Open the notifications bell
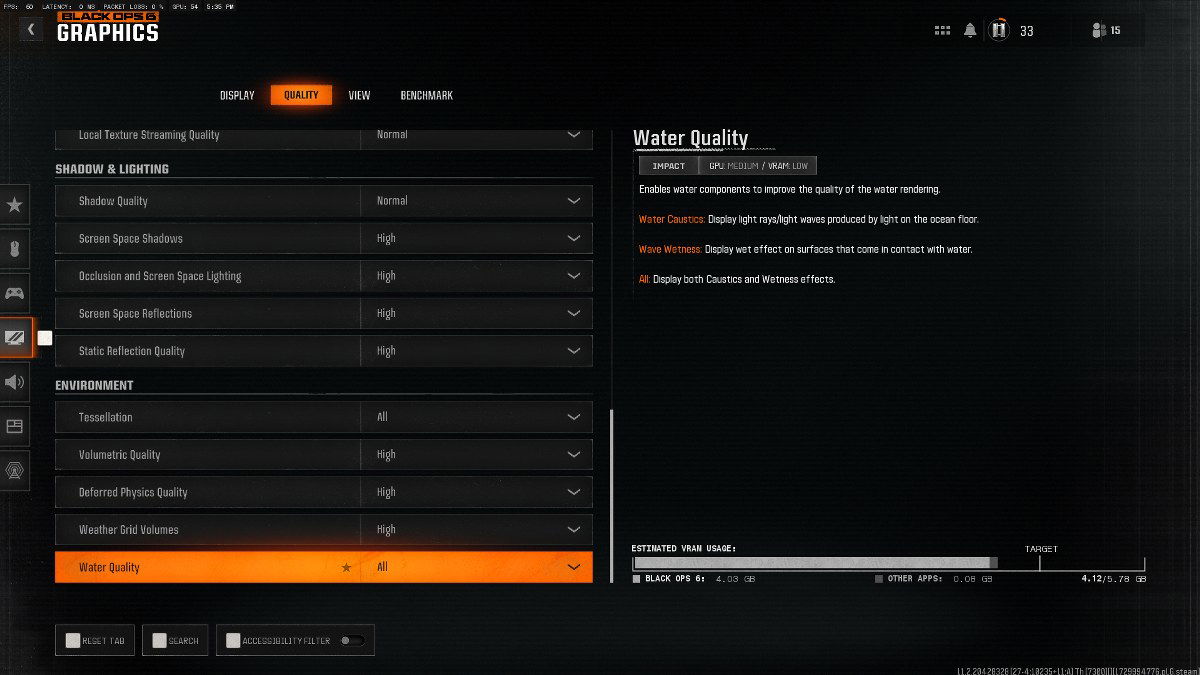This screenshot has width=1200, height=675. [x=970, y=31]
